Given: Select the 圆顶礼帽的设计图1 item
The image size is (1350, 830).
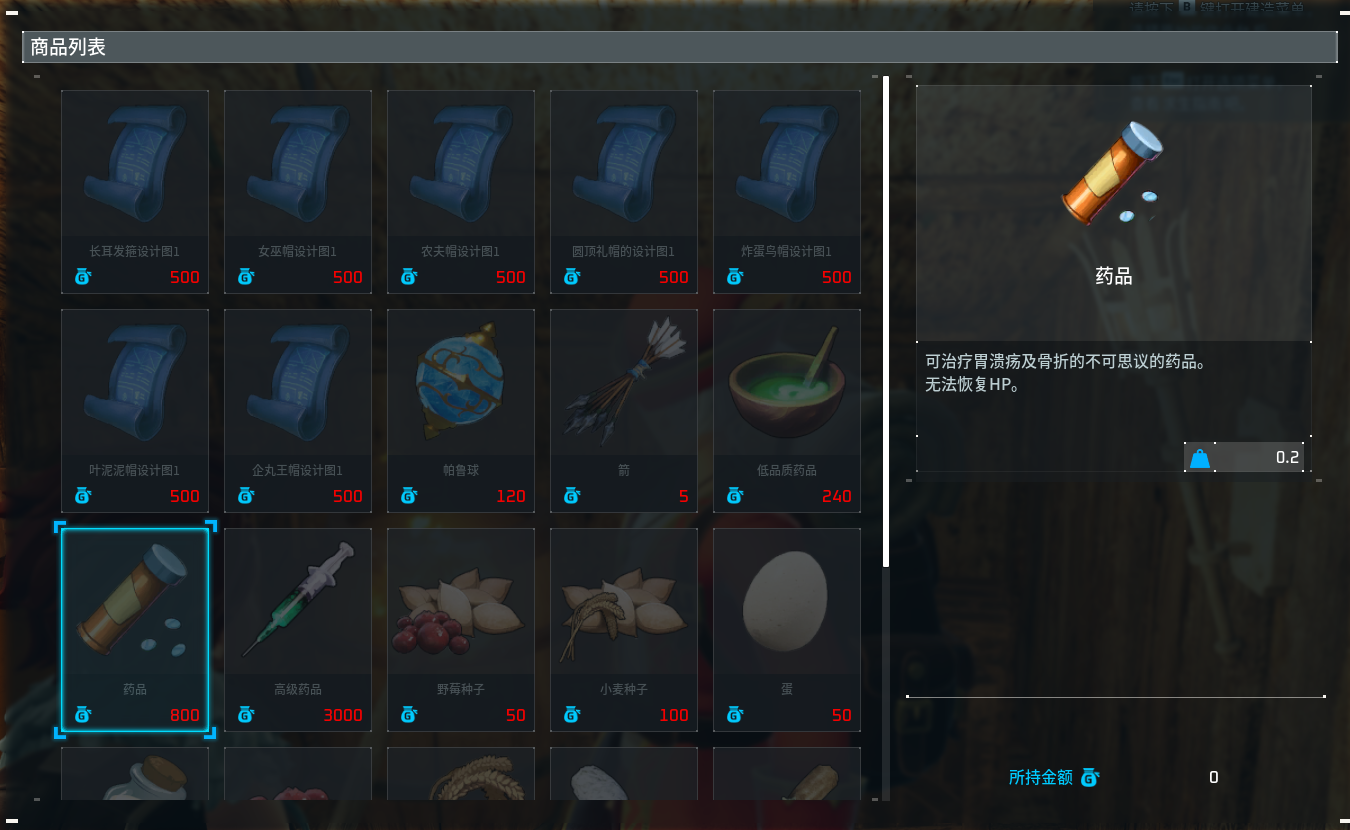Looking at the screenshot, I should click(624, 192).
